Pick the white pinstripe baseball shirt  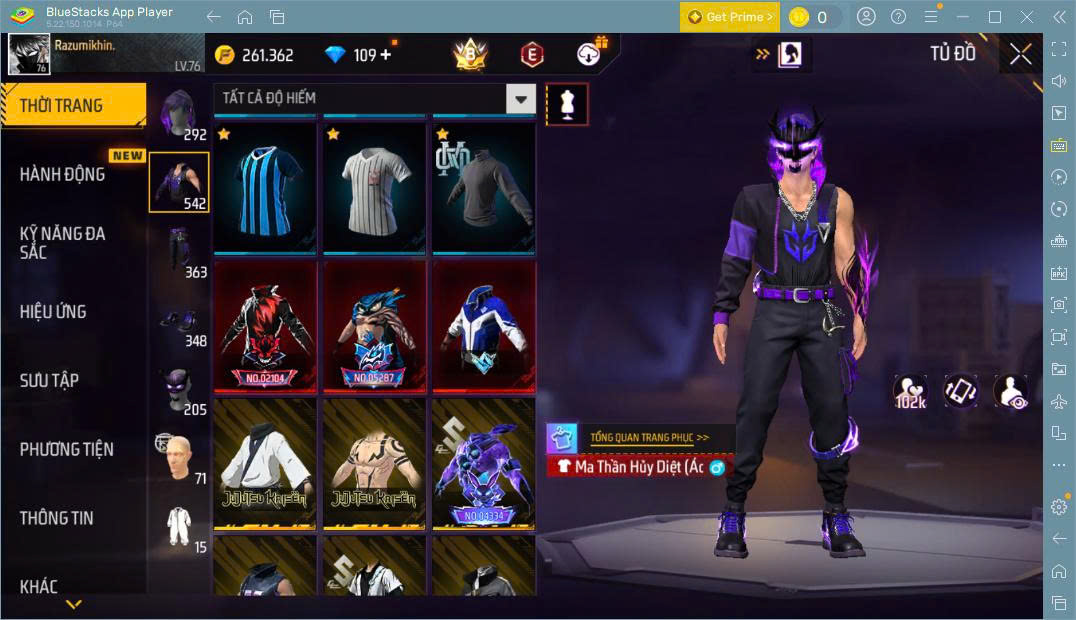pos(374,188)
